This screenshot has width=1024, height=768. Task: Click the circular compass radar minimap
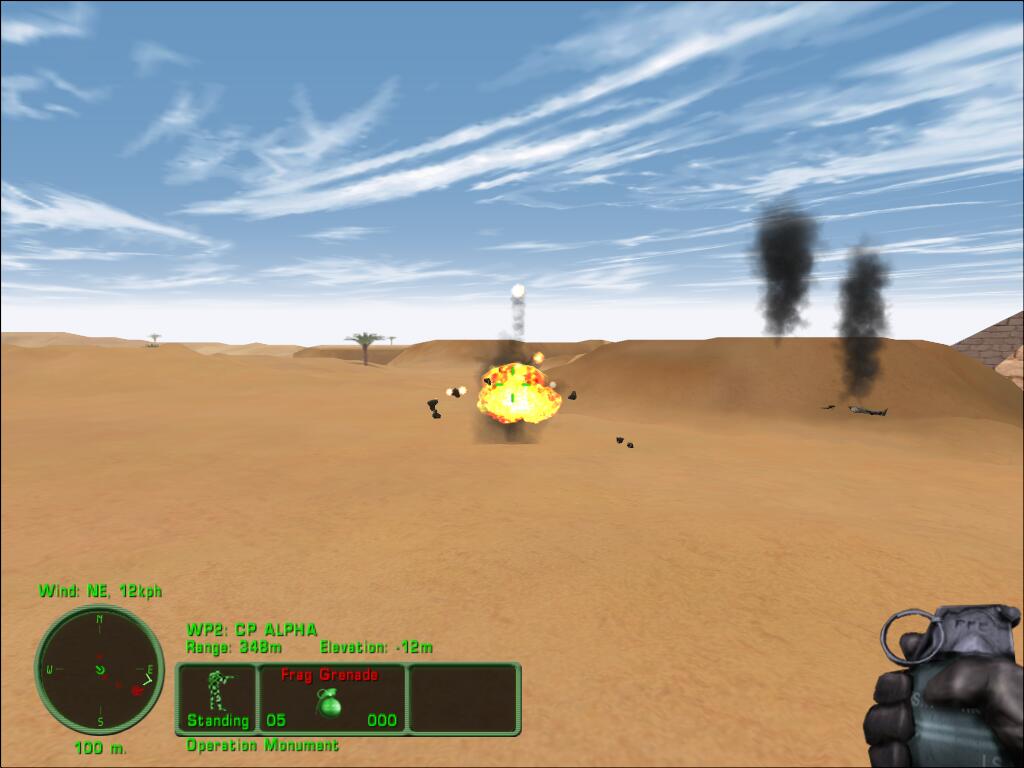pyautogui.click(x=99, y=669)
